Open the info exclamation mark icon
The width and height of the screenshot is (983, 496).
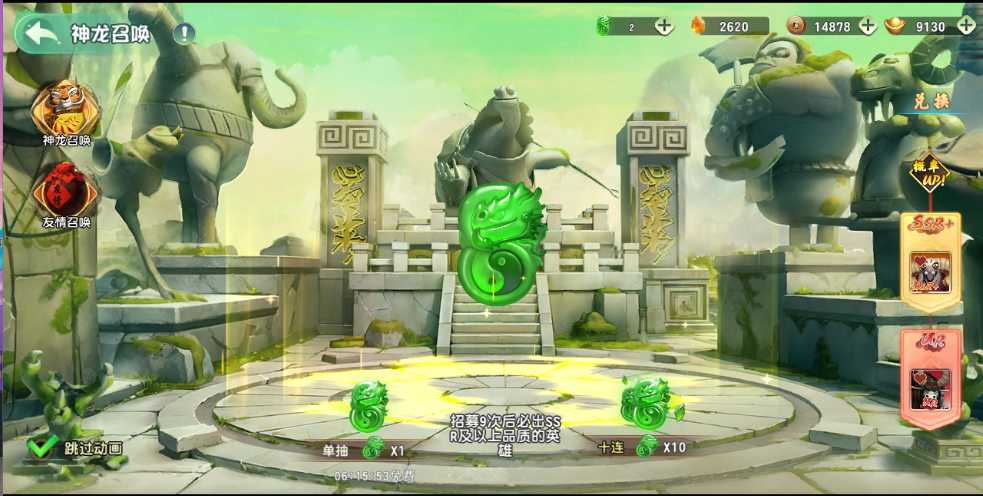(x=185, y=33)
